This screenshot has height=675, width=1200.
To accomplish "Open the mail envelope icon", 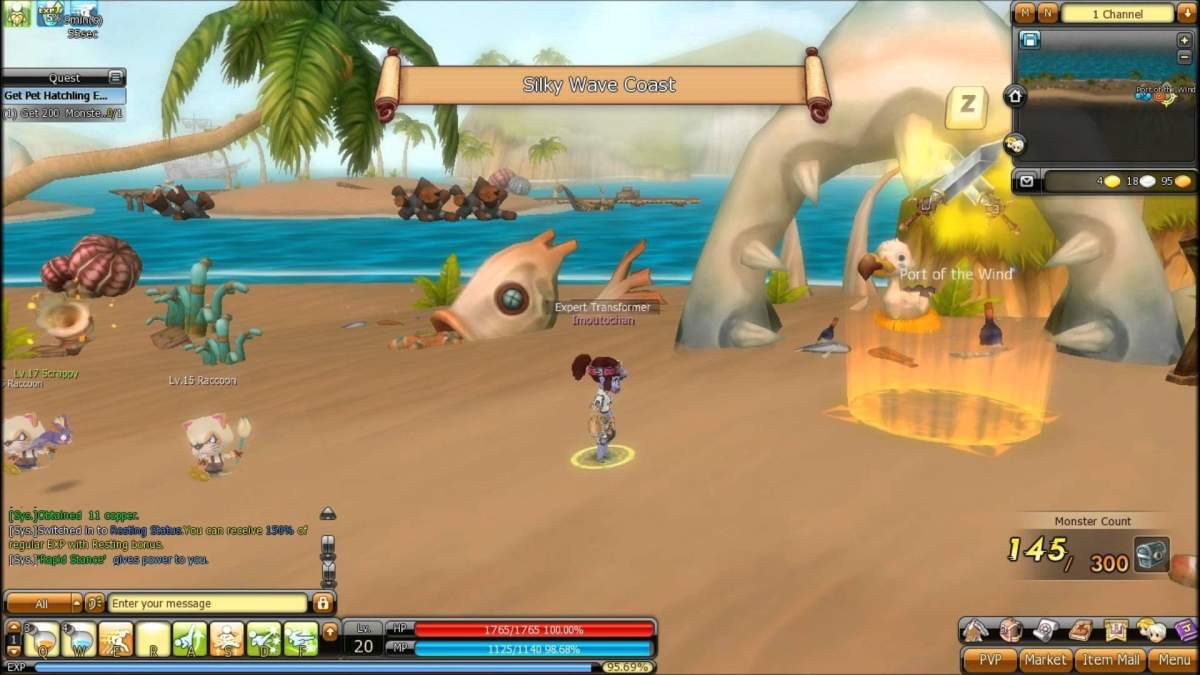I will 1027,181.
